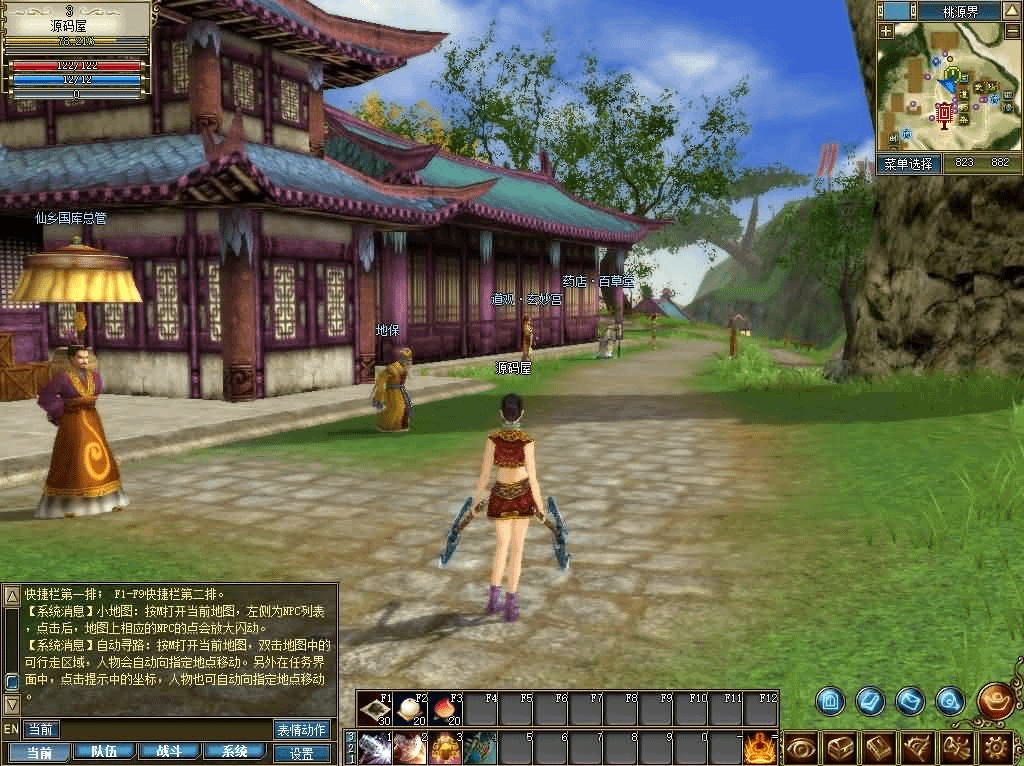Click the eye icon in bottom menu

(801, 747)
